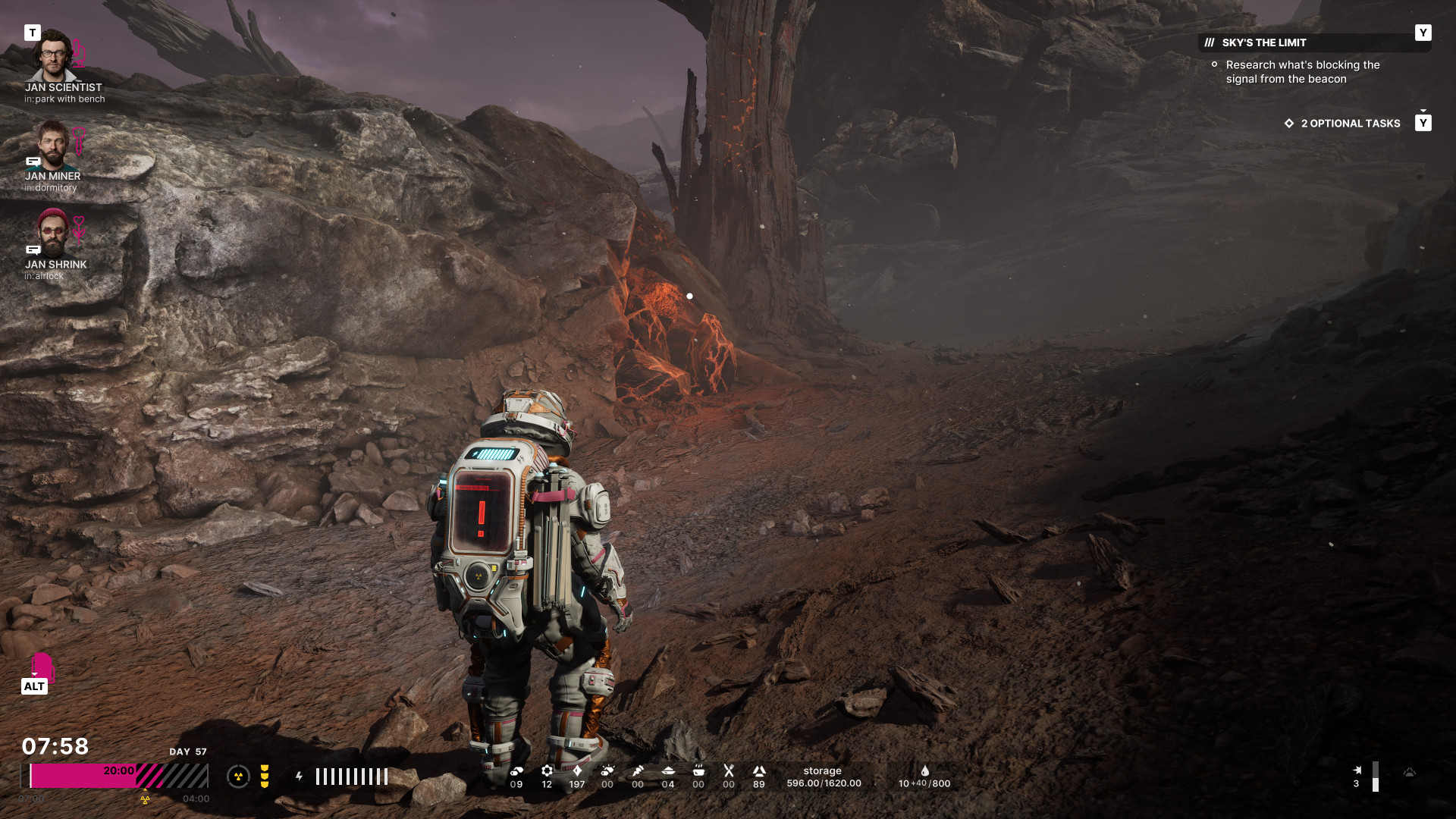Select Jan Shrink's portrait

[52, 233]
